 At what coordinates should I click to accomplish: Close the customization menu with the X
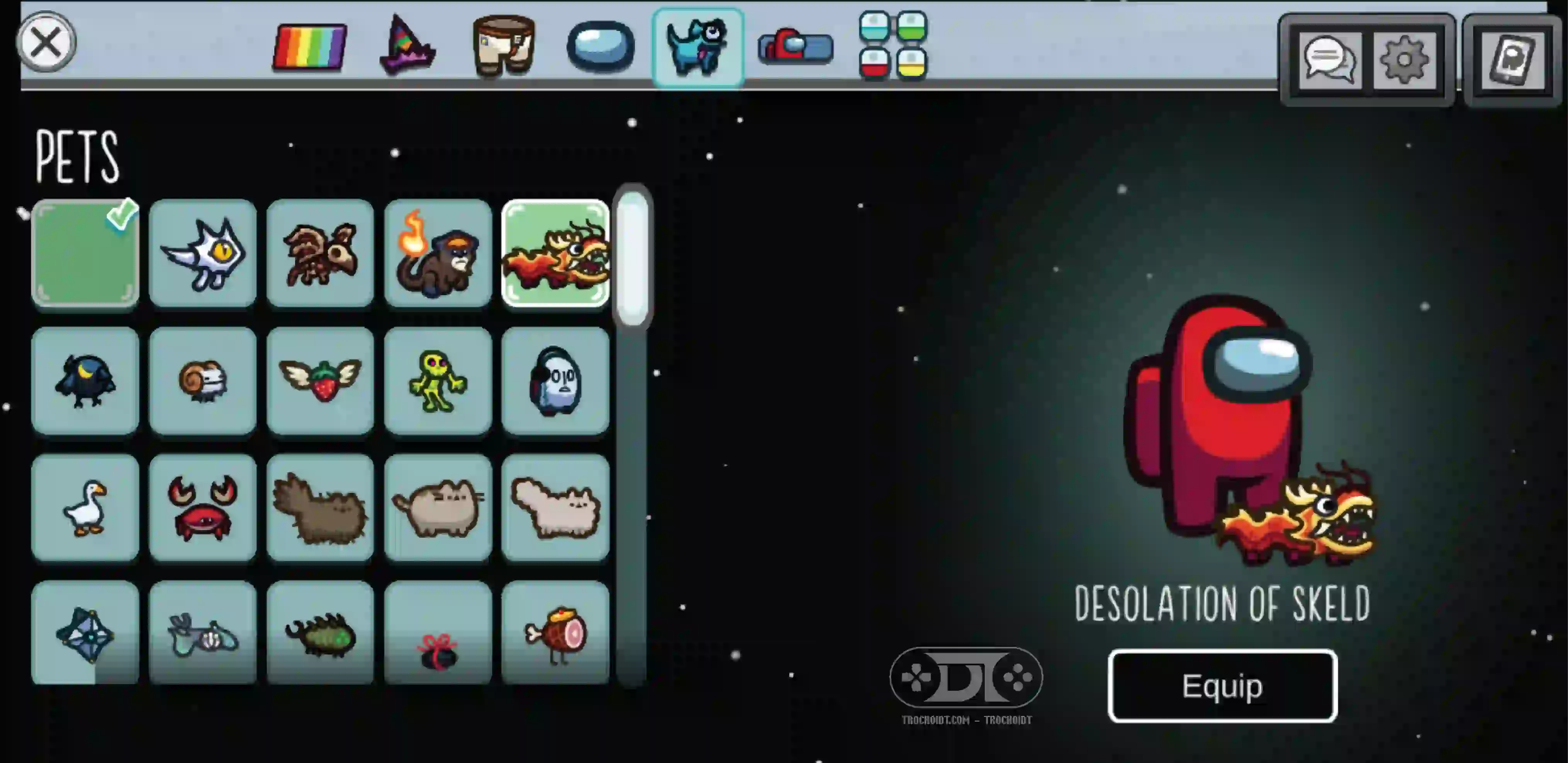(46, 42)
